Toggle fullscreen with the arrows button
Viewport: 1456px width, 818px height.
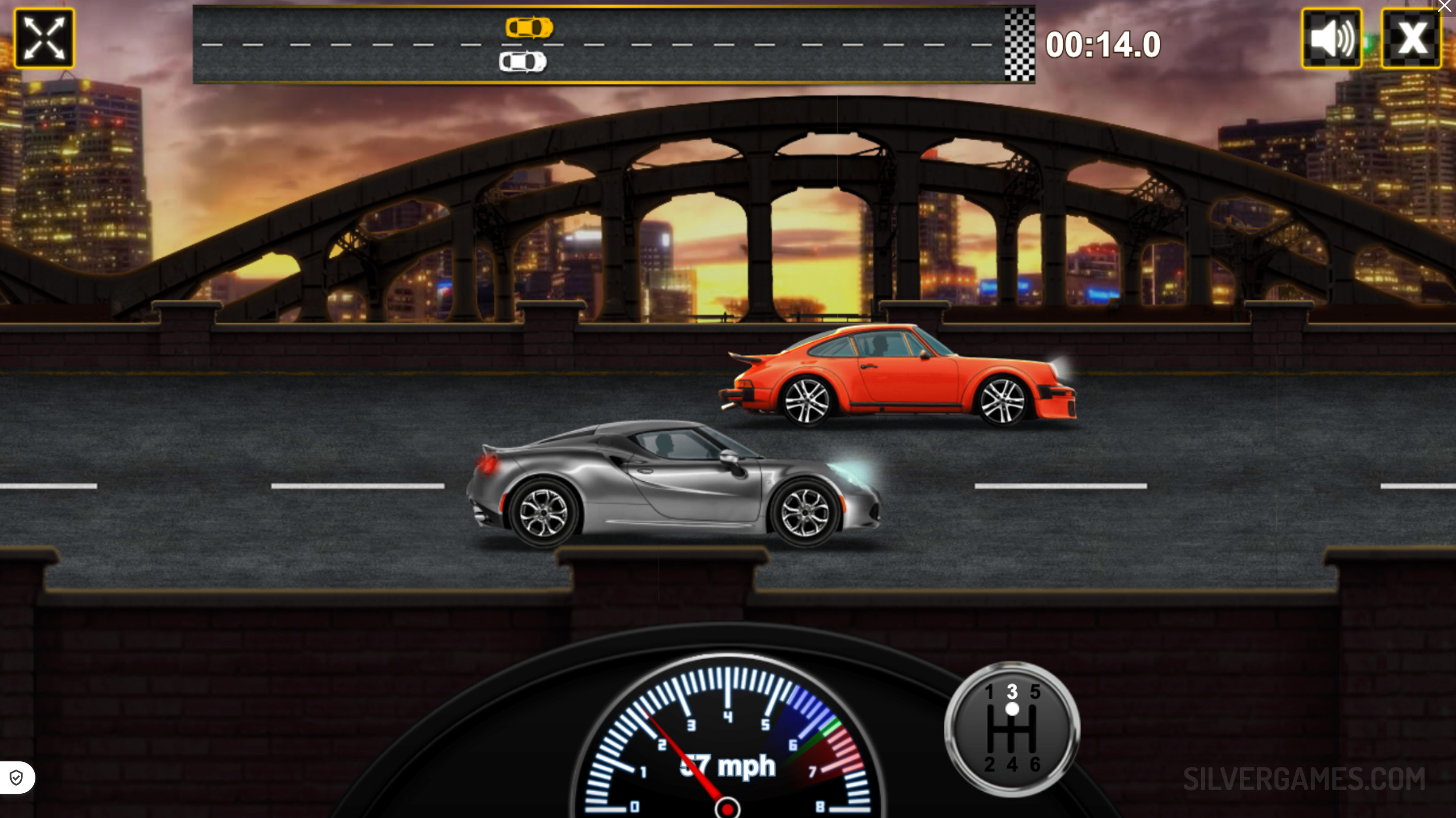pyautogui.click(x=44, y=38)
